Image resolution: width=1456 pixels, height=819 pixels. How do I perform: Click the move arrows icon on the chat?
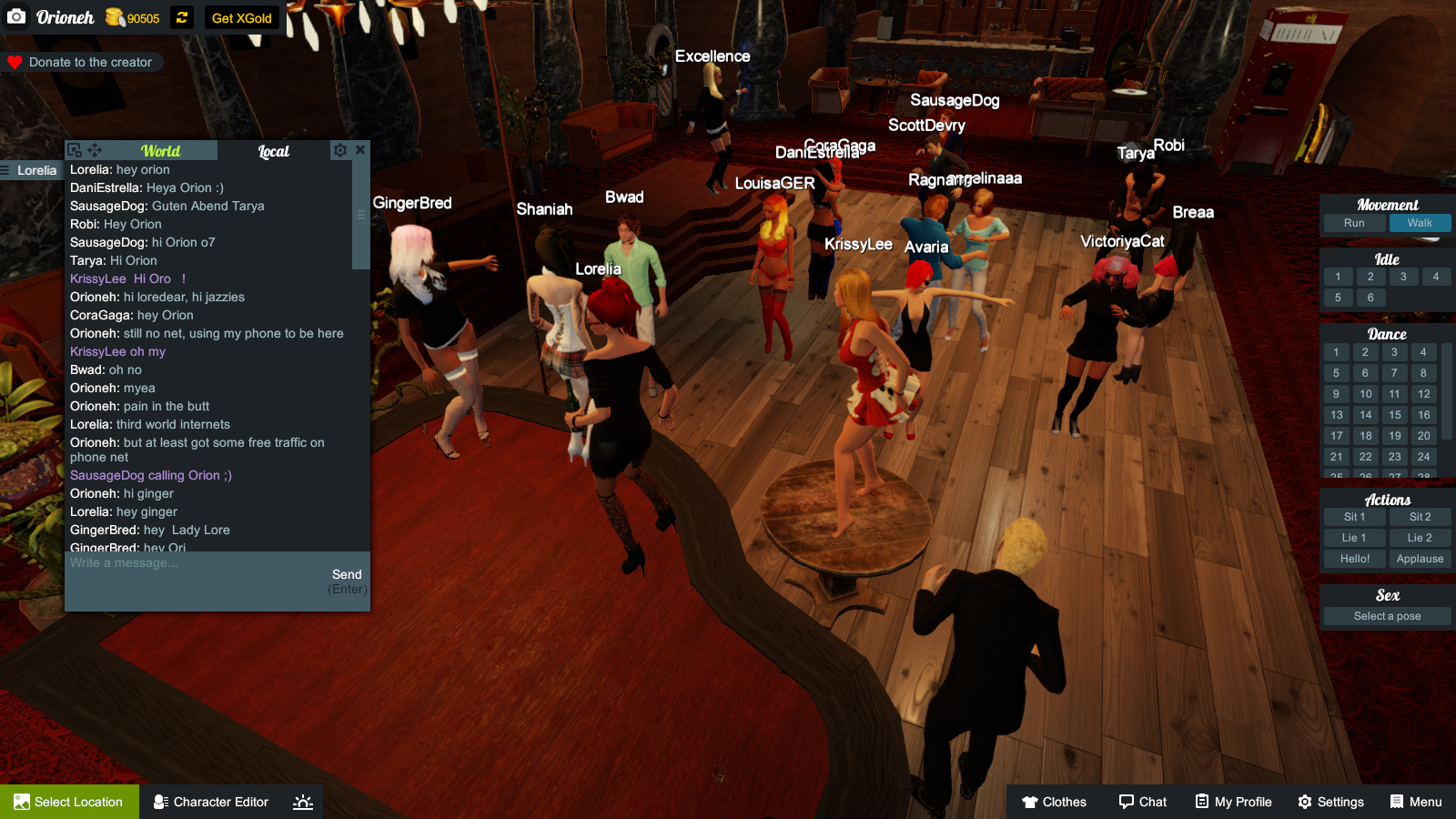point(95,149)
